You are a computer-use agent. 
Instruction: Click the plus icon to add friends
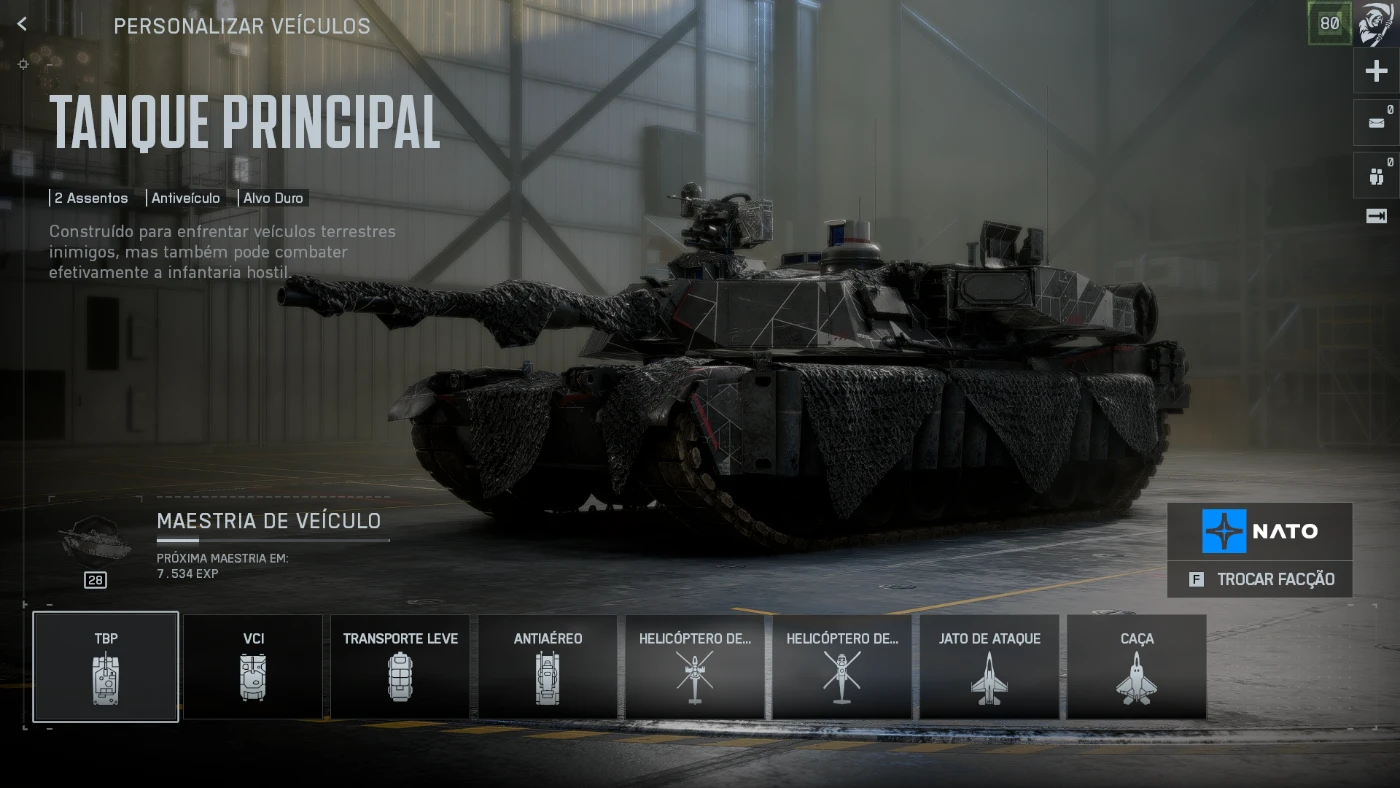pyautogui.click(x=1377, y=71)
